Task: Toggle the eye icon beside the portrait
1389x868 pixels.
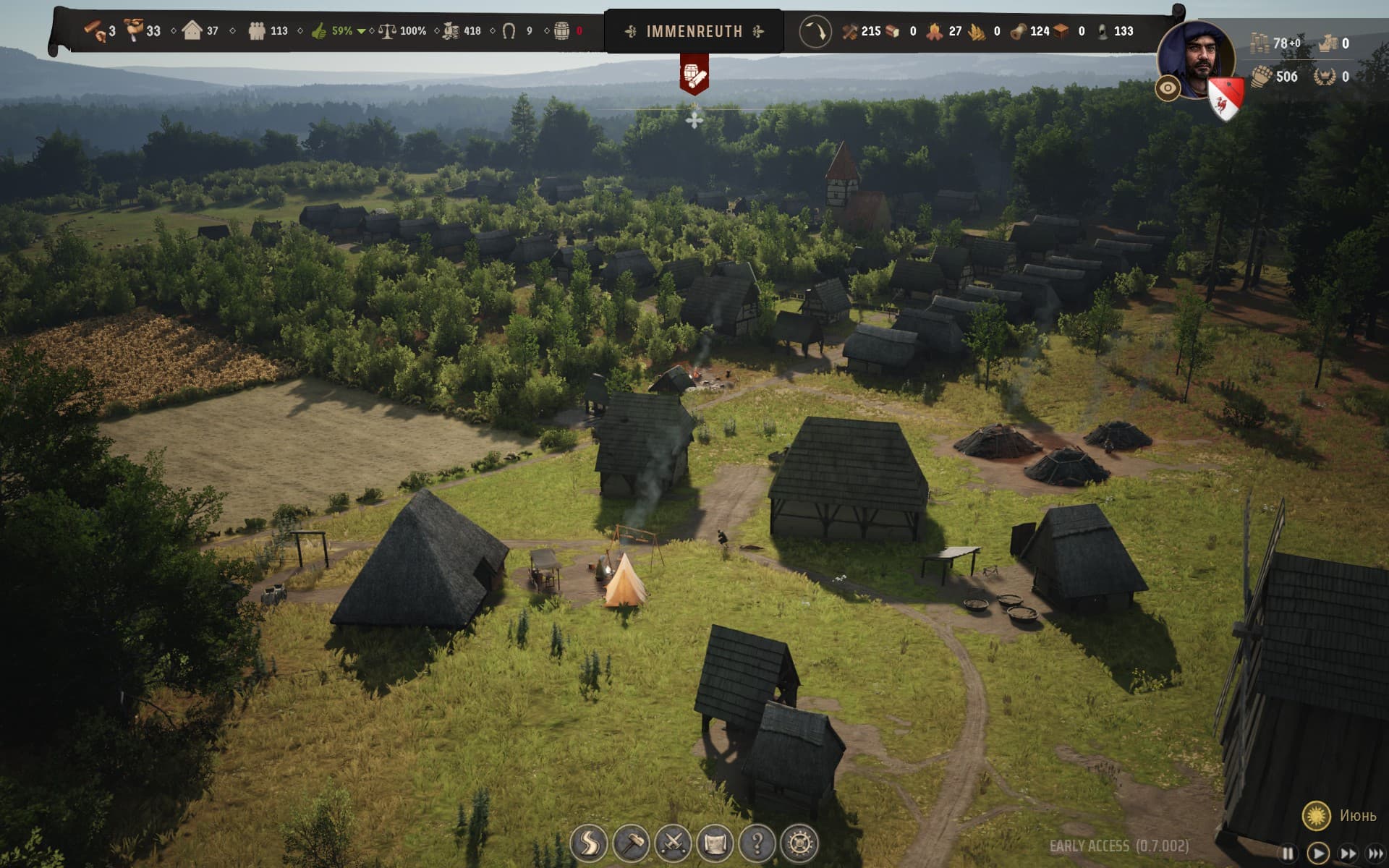Action: tap(1168, 89)
